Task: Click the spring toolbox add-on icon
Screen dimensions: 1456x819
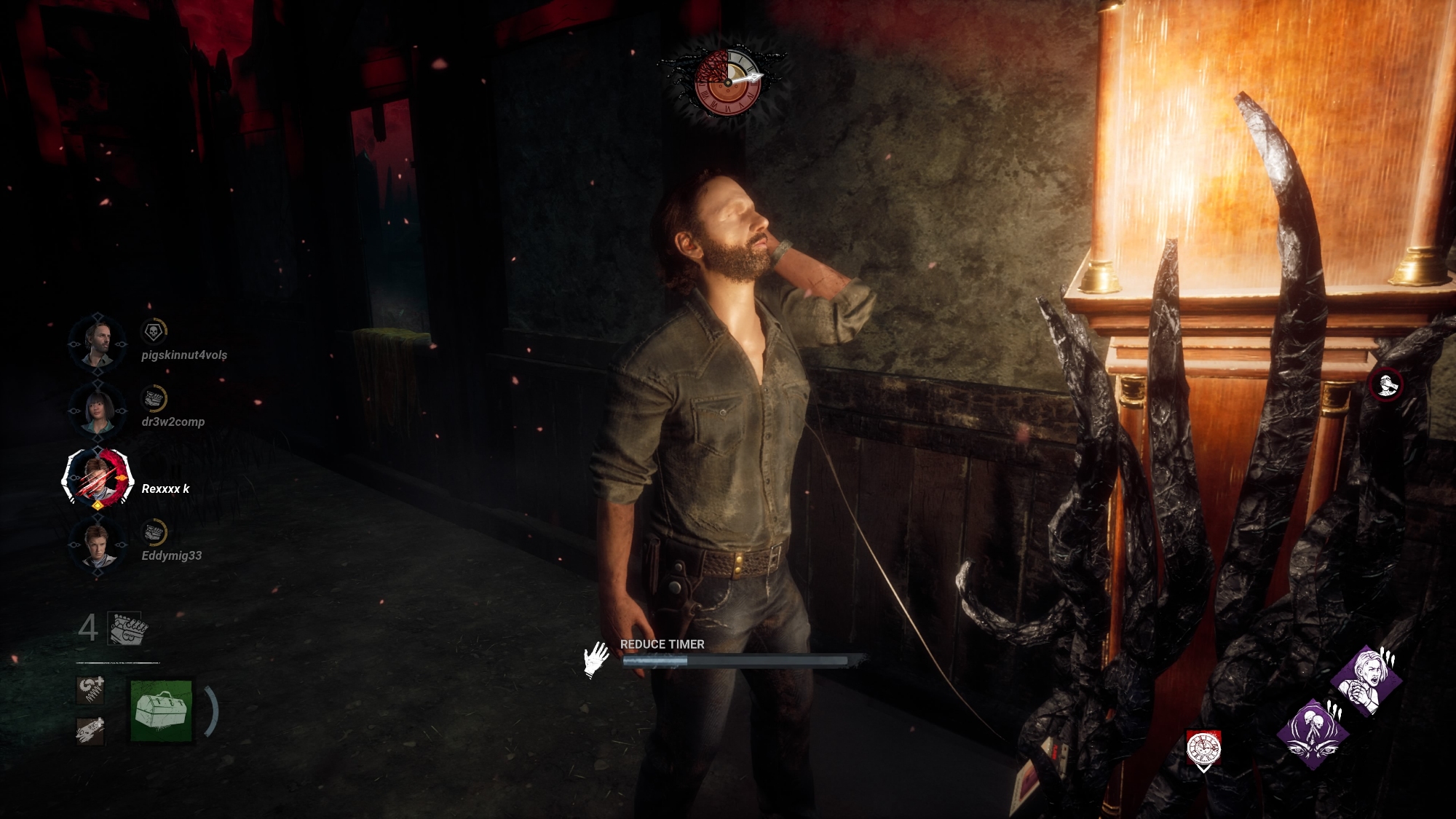Action: tap(90, 690)
